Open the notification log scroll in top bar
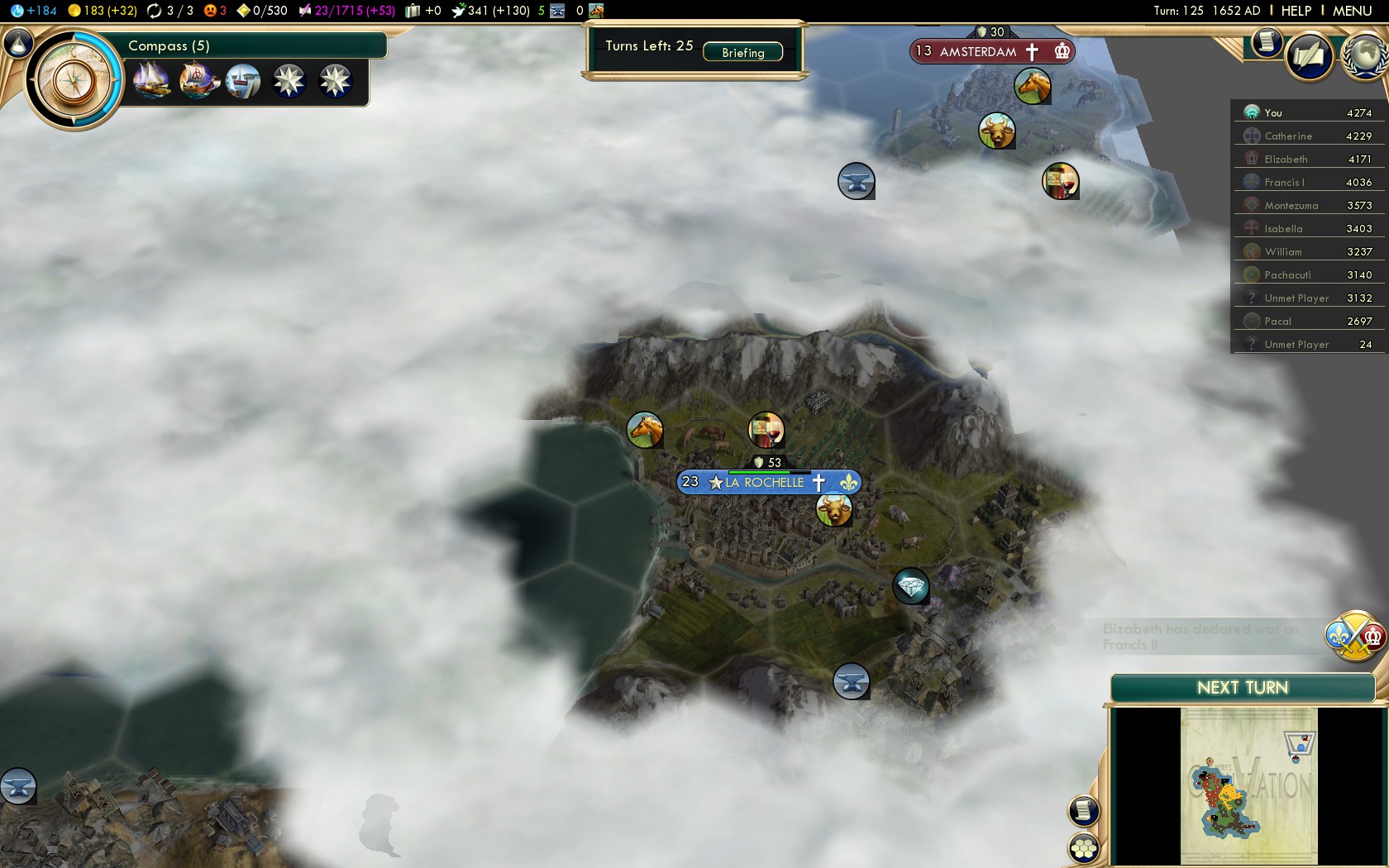 tap(1266, 43)
